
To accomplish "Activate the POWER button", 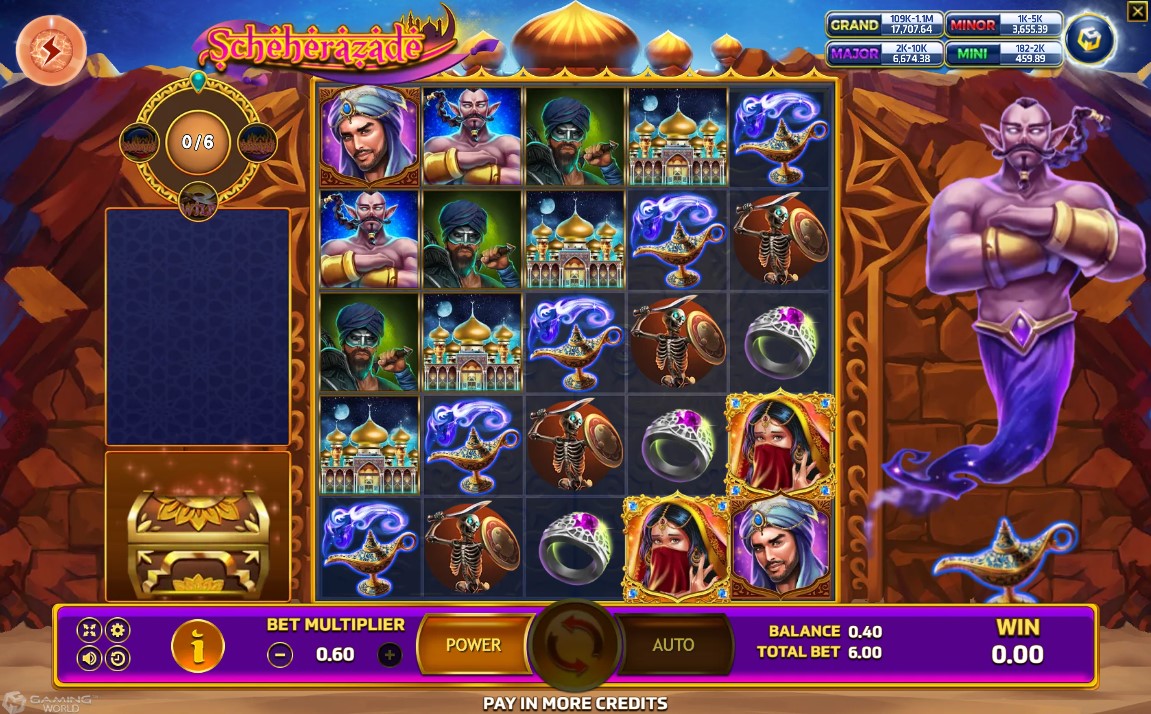I will 473,645.
